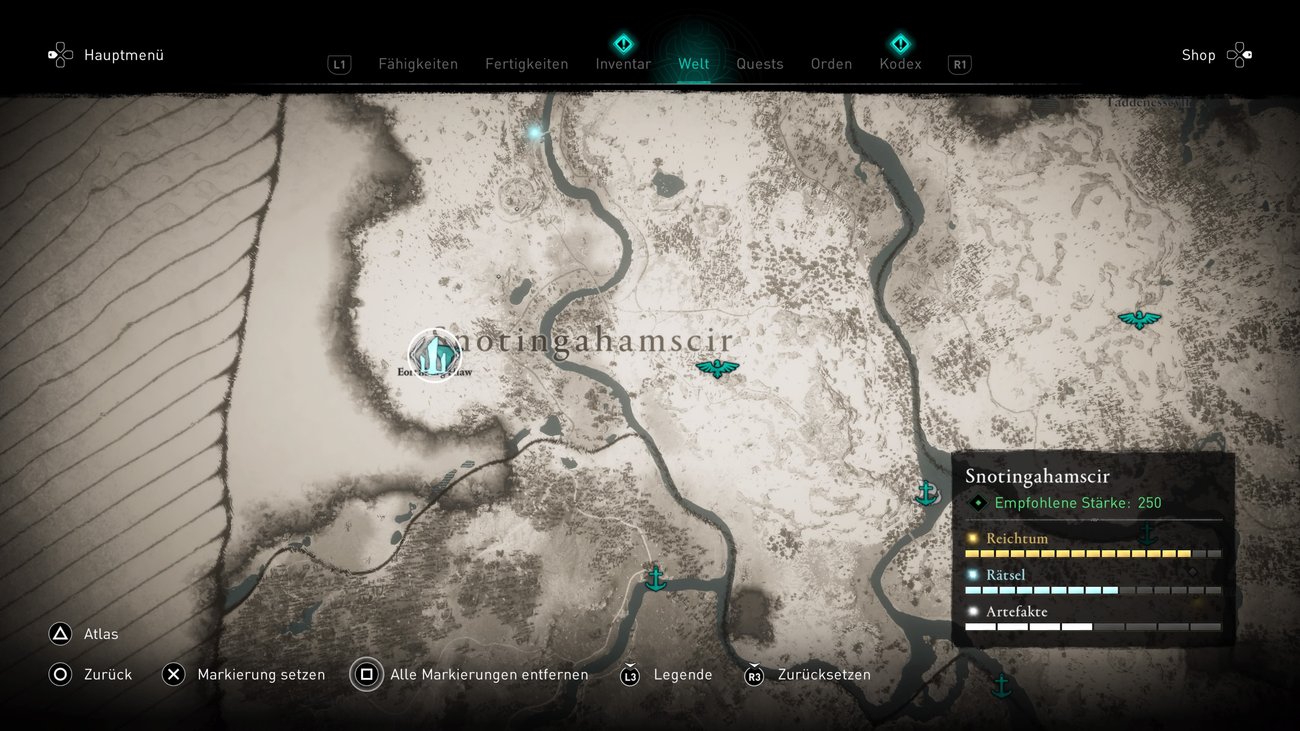Open the Inventar tab
1300x731 pixels.
(622, 63)
